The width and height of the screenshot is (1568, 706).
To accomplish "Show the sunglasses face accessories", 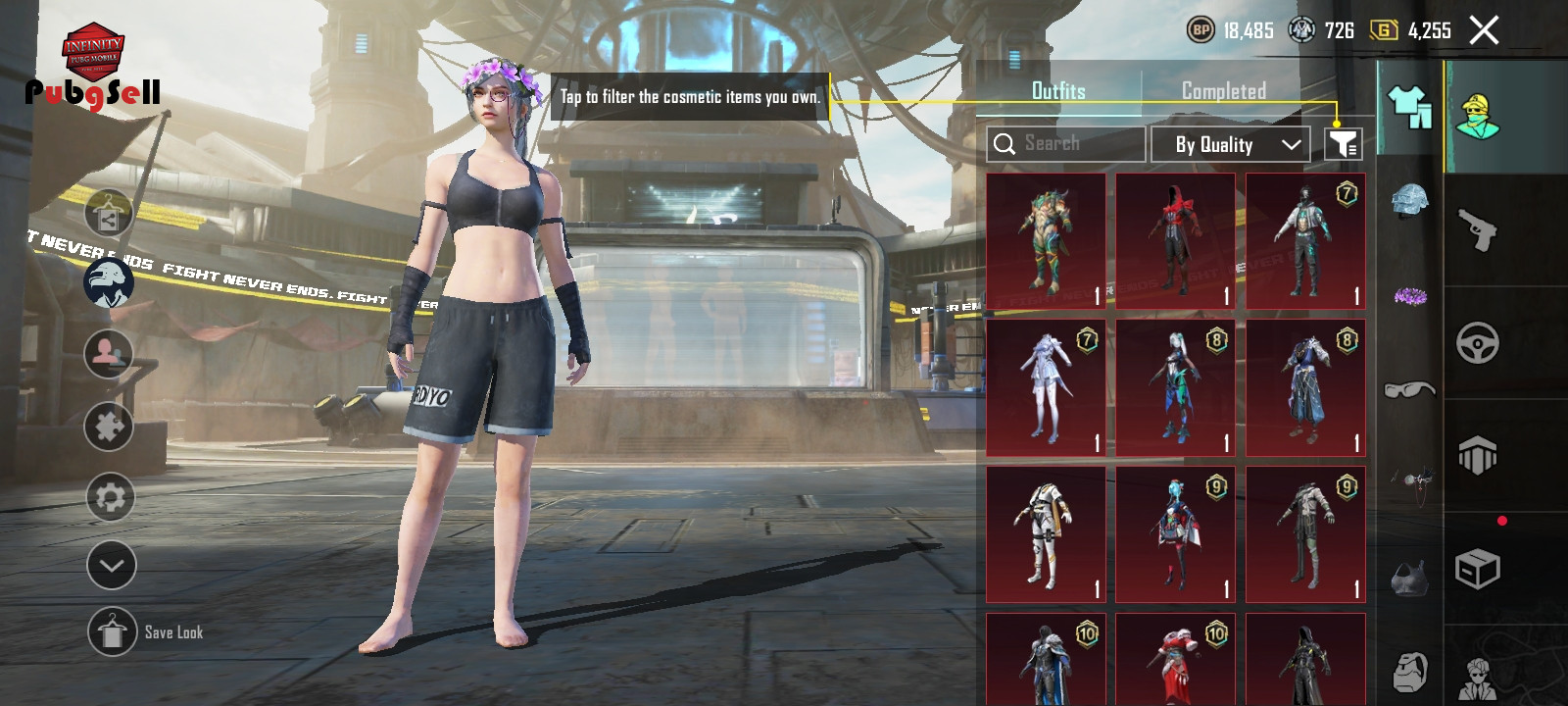I will (1409, 390).
